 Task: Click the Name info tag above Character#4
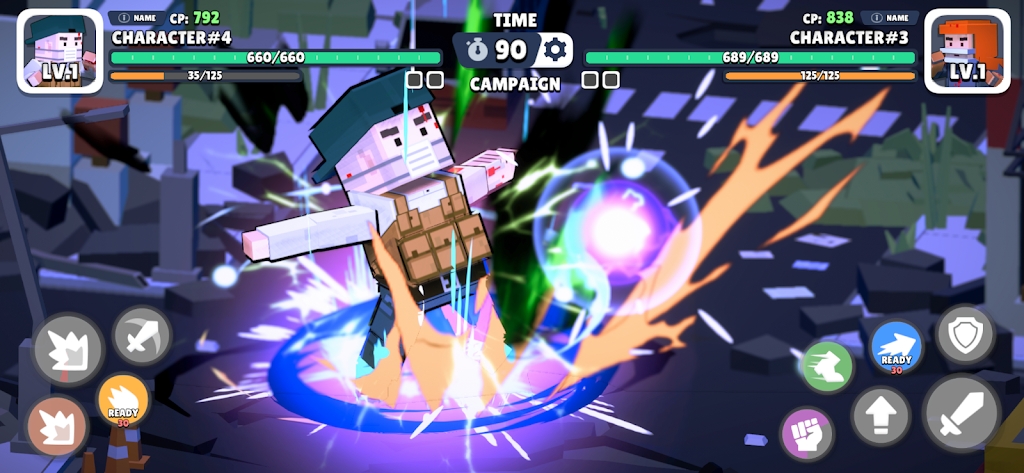[133, 18]
